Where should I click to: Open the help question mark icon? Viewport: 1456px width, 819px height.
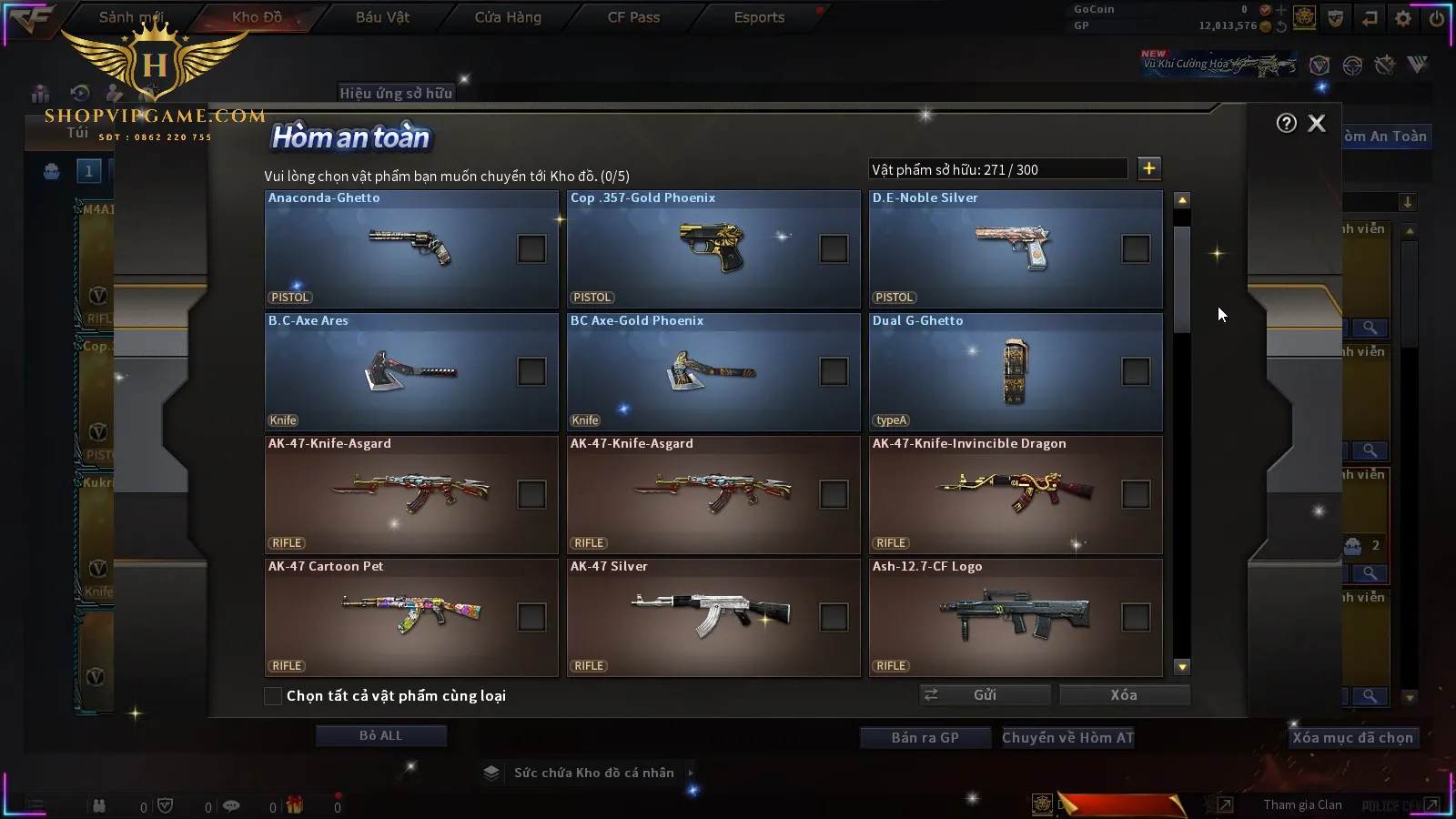1286,124
